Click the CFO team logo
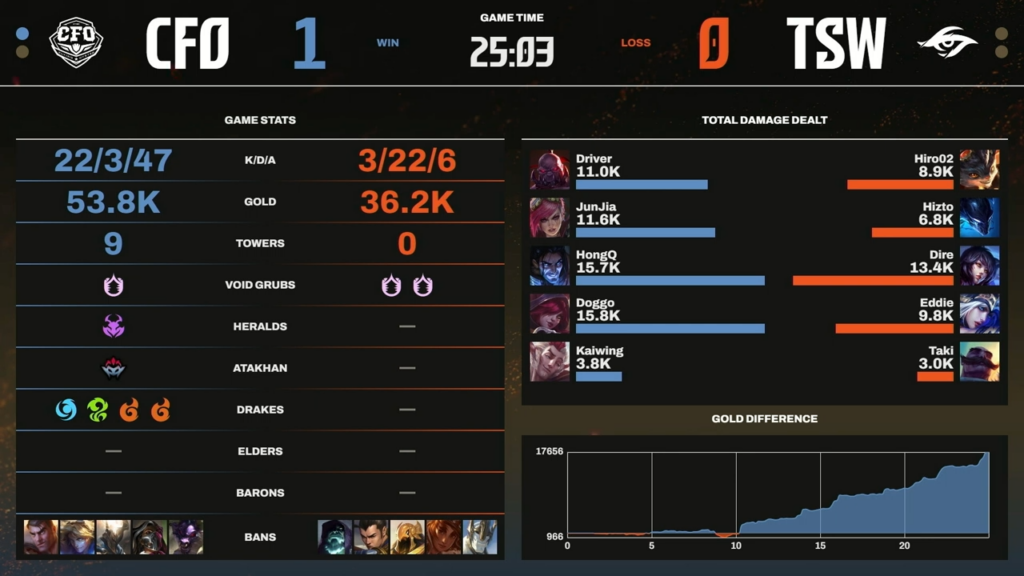The width and height of the screenshot is (1024, 576). (77, 43)
